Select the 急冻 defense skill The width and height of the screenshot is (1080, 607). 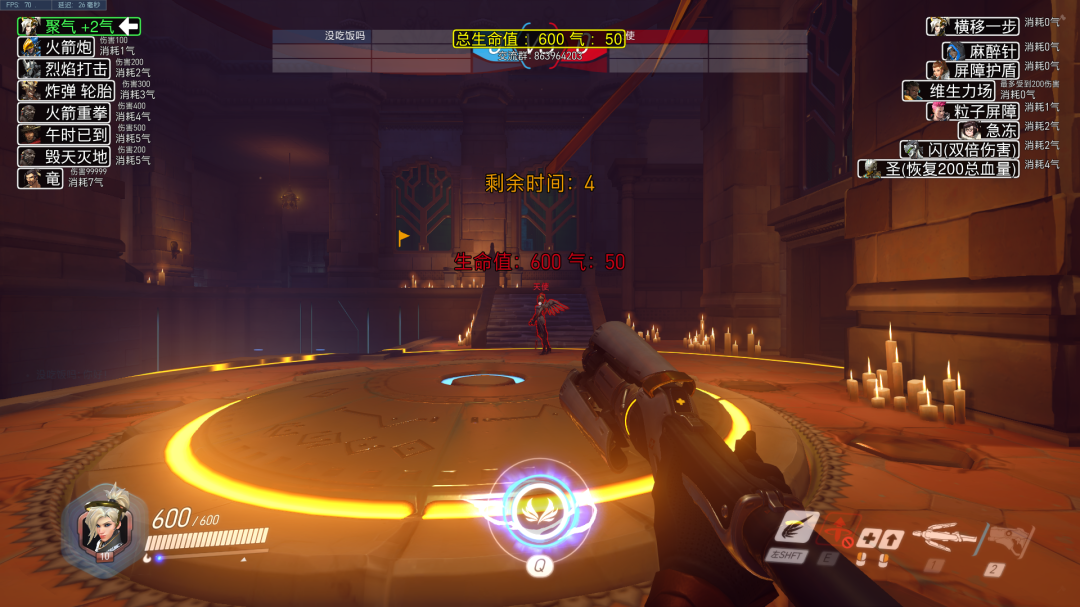pyautogui.click(x=989, y=130)
